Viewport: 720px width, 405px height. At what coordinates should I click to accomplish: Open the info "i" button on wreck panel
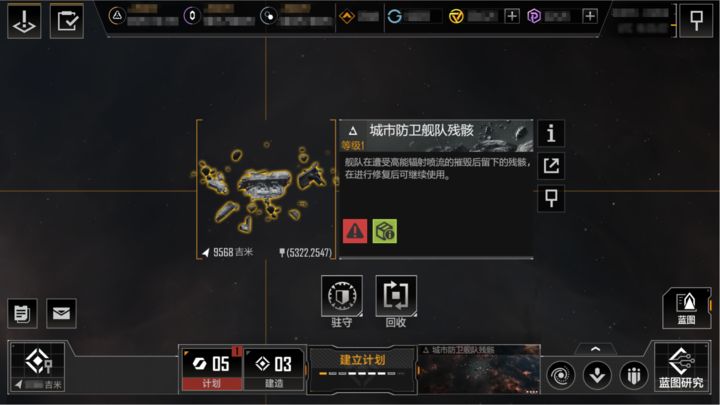click(x=551, y=133)
